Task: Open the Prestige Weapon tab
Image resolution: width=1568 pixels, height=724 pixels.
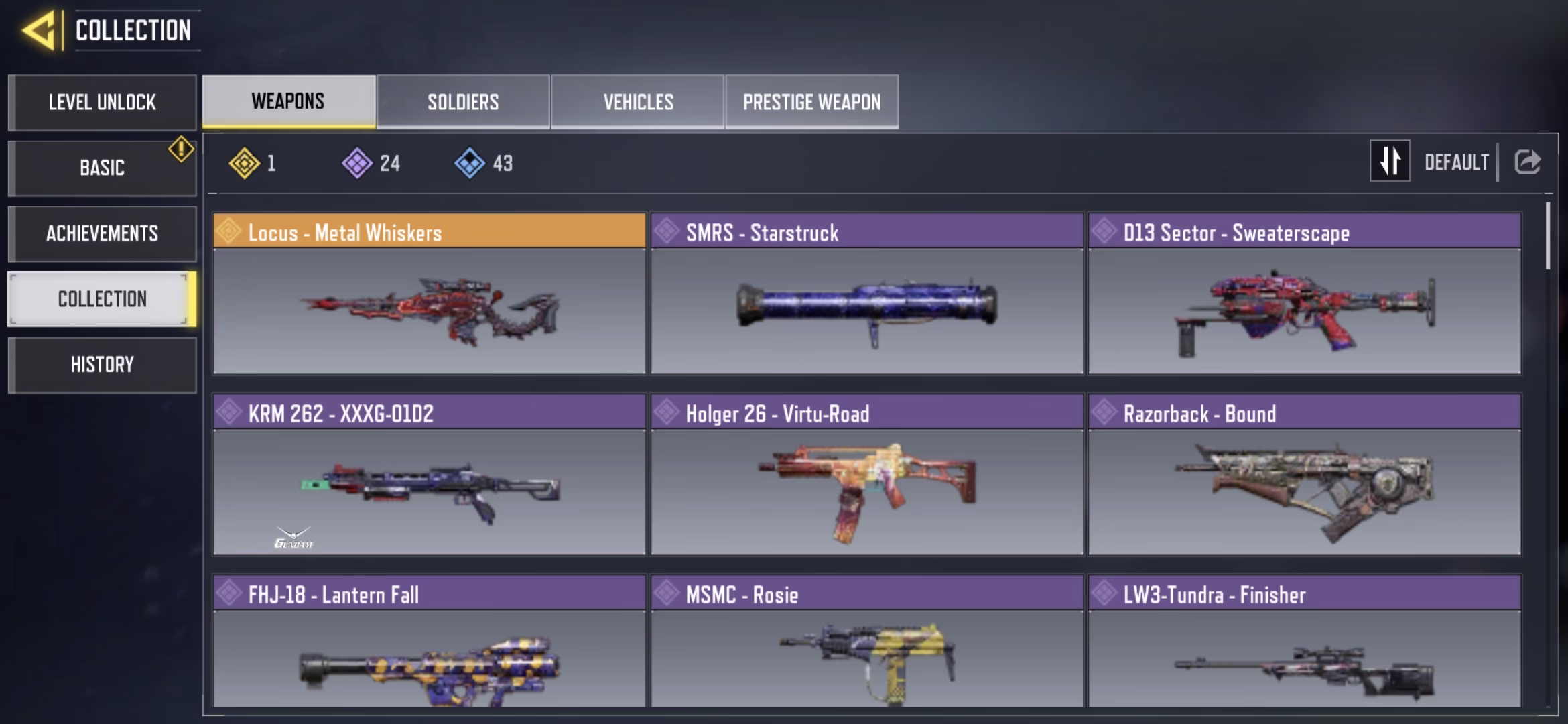Action: pos(811,102)
